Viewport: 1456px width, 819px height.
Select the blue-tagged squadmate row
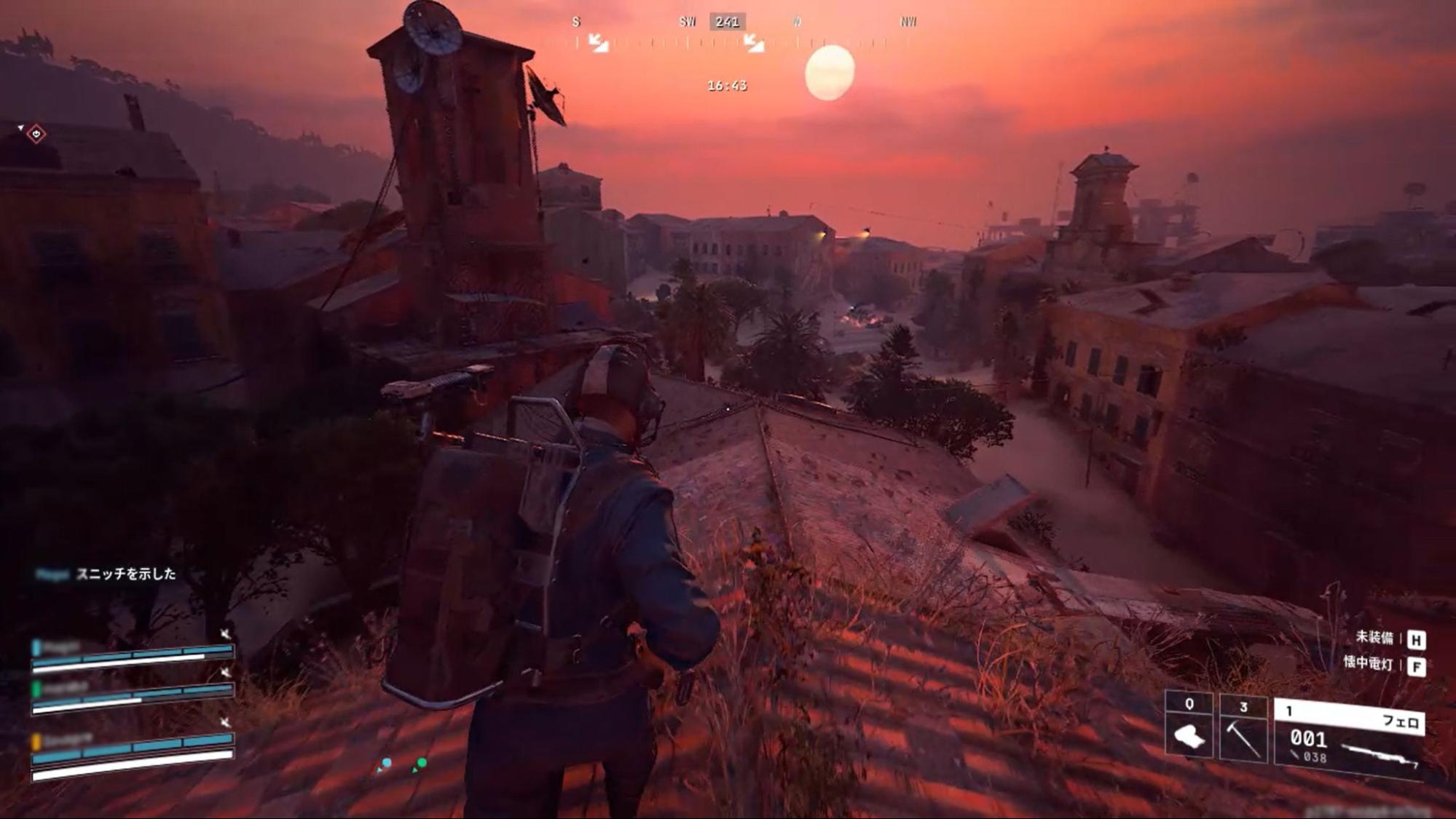point(132,653)
